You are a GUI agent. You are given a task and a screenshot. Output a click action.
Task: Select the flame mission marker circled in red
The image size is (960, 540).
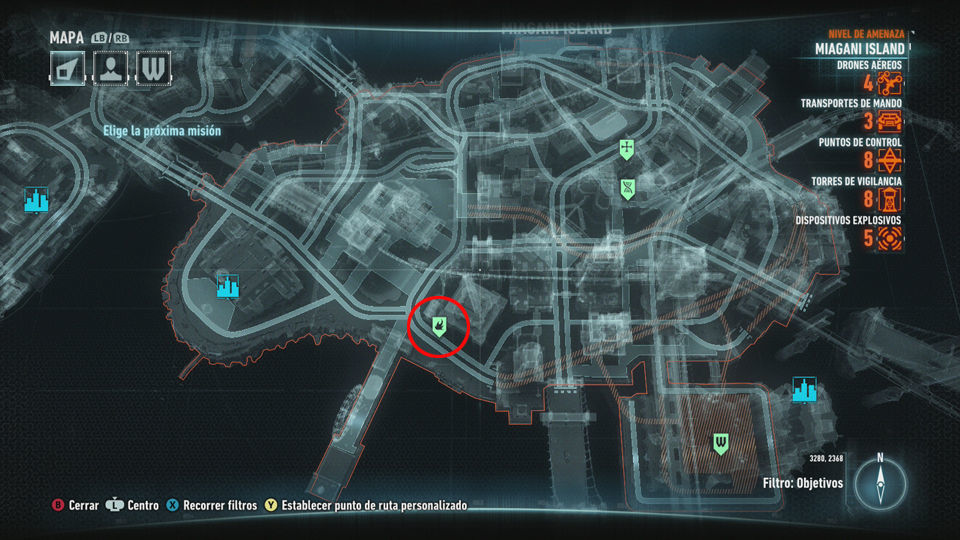pyautogui.click(x=439, y=325)
